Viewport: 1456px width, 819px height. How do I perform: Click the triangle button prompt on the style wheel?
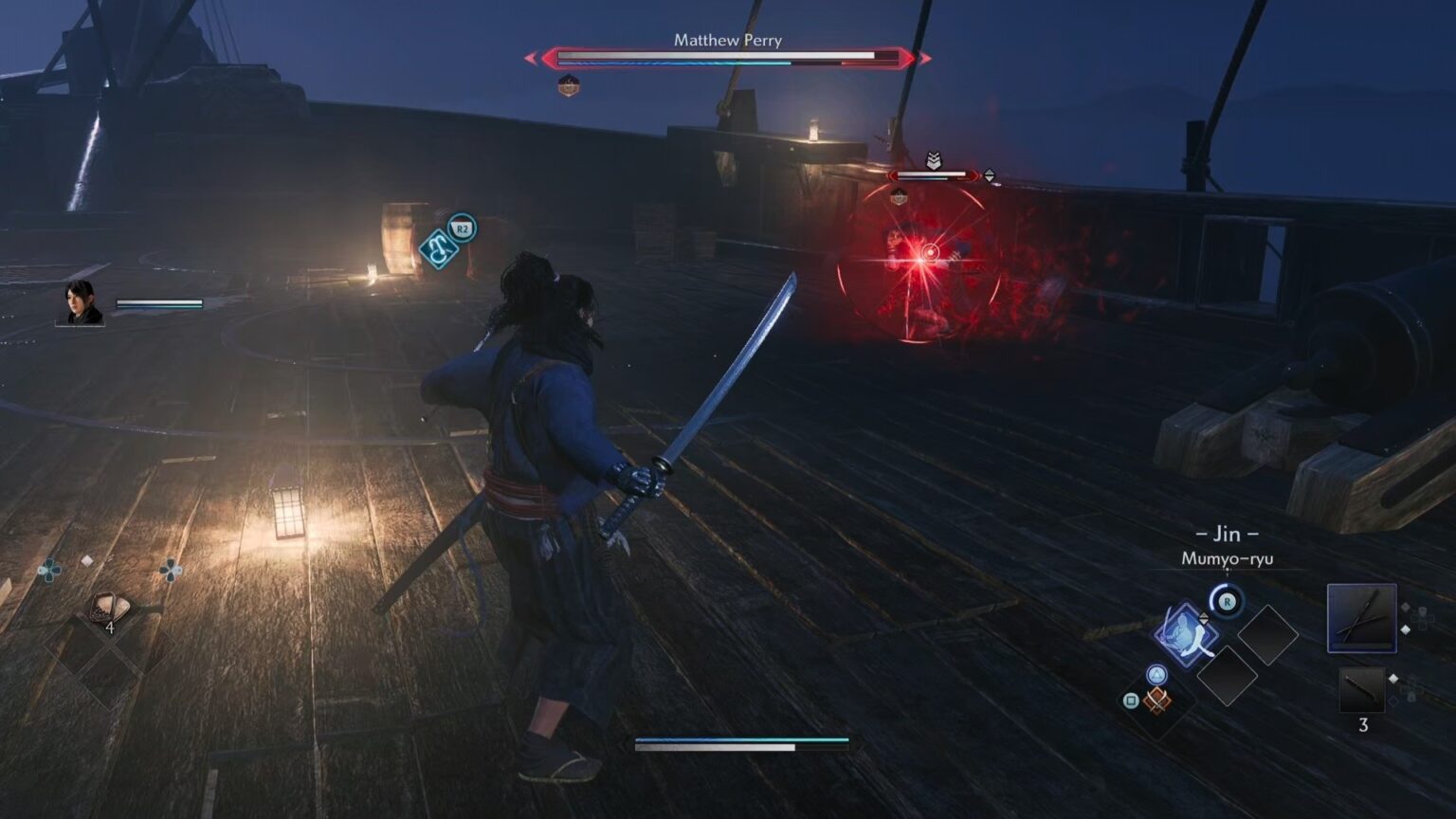pyautogui.click(x=1157, y=673)
